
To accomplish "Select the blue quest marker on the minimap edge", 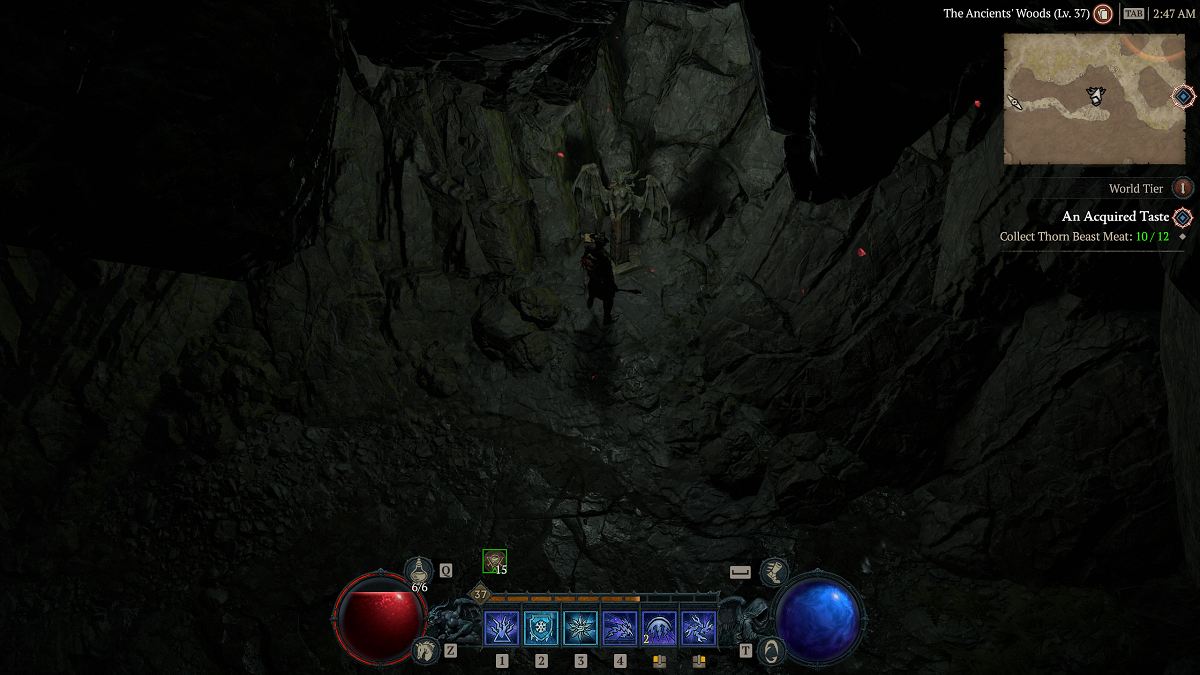I will [x=1183, y=96].
